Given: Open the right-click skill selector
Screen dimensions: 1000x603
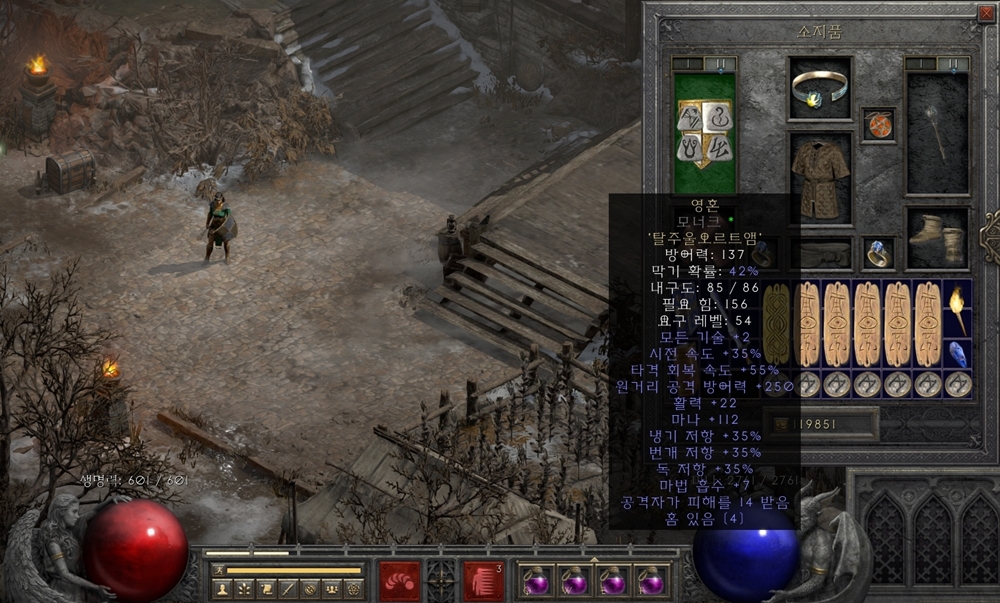Looking at the screenshot, I should point(483,581).
